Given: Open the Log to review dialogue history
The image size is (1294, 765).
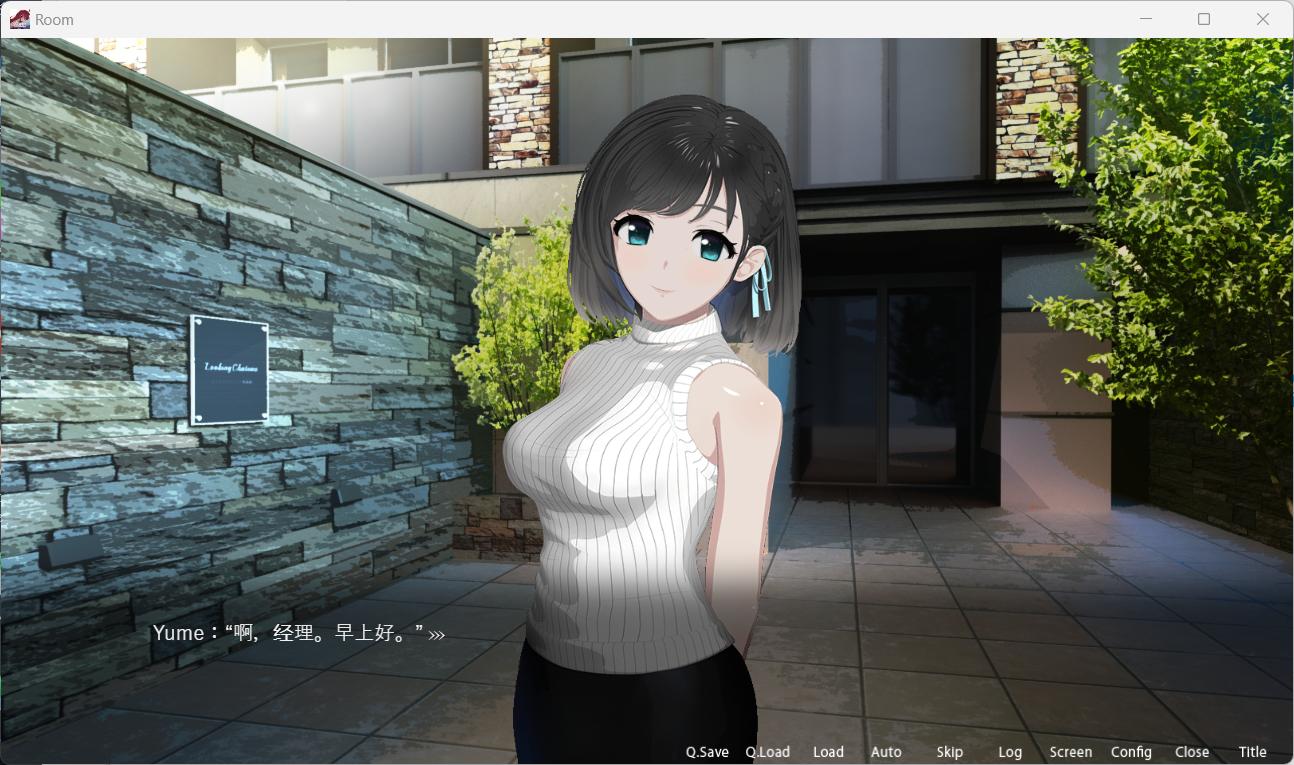Looking at the screenshot, I should click(x=1010, y=751).
